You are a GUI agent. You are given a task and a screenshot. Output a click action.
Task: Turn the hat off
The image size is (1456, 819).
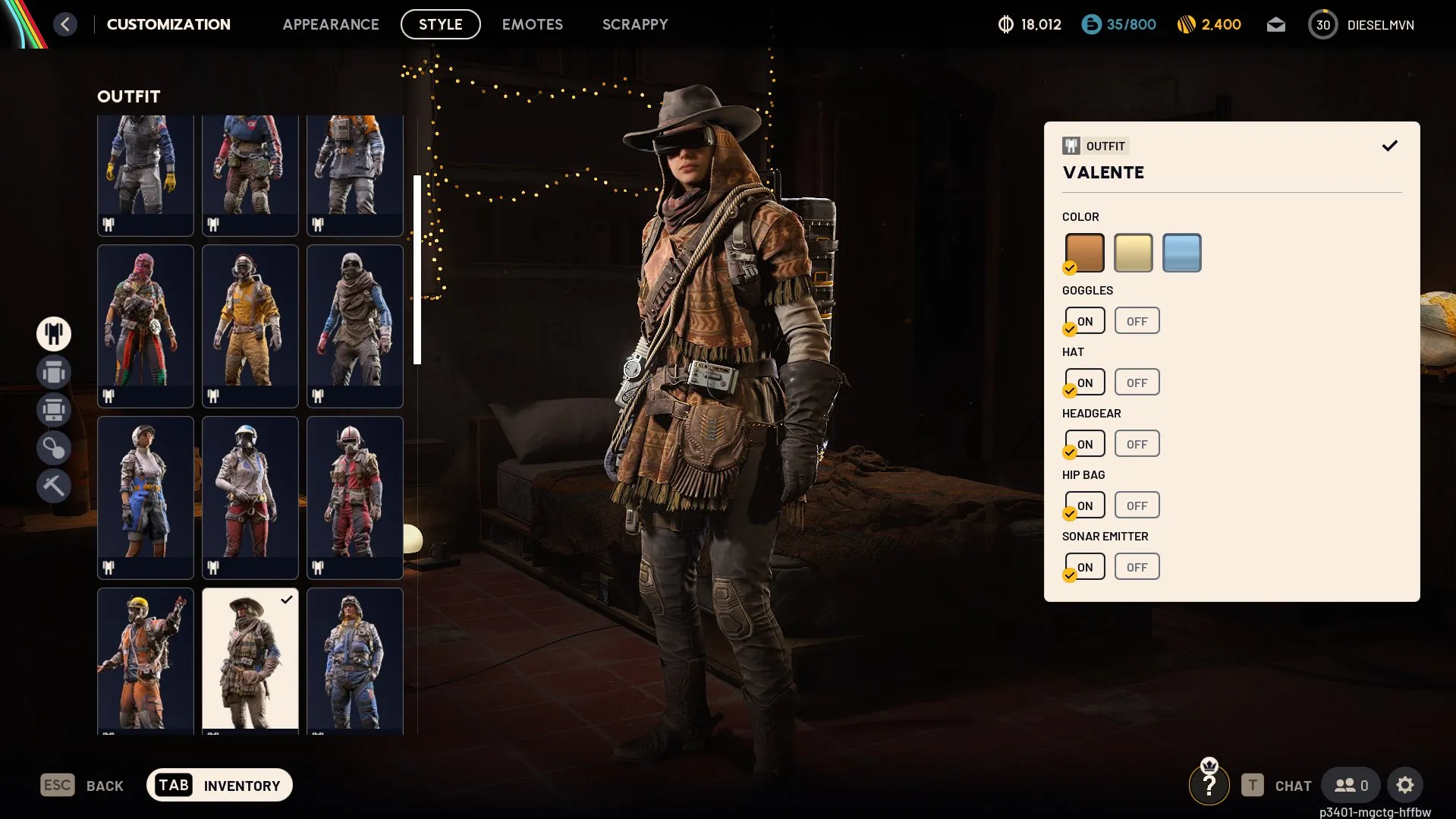(x=1137, y=383)
